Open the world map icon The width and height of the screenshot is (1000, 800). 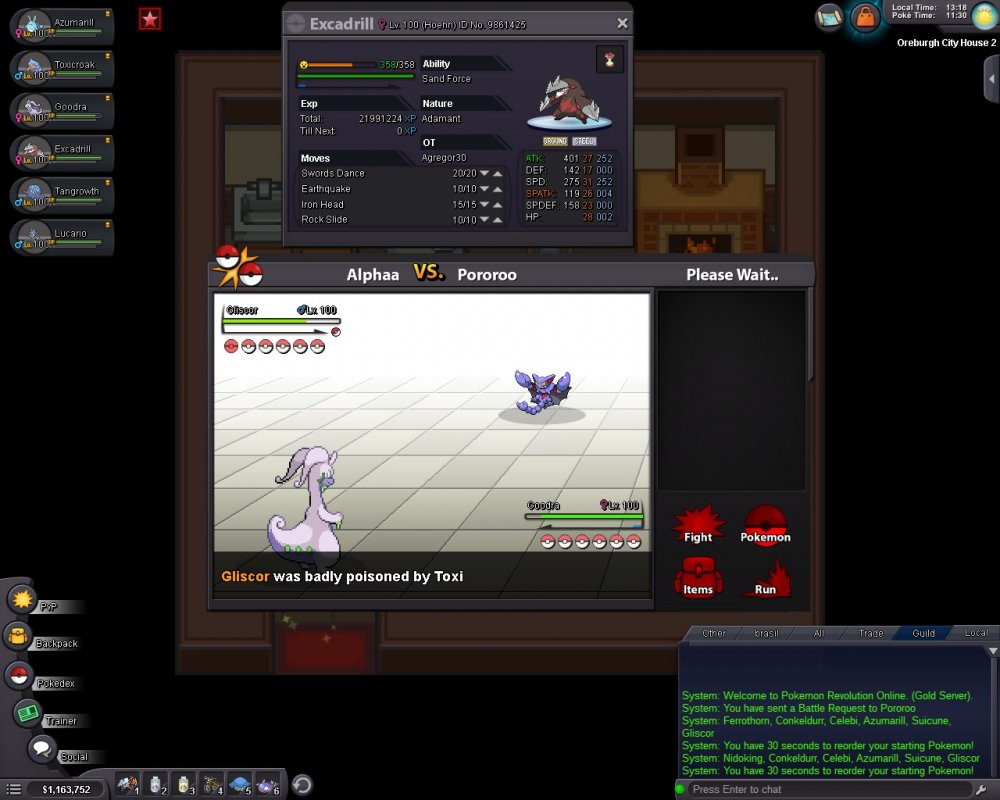tap(829, 16)
